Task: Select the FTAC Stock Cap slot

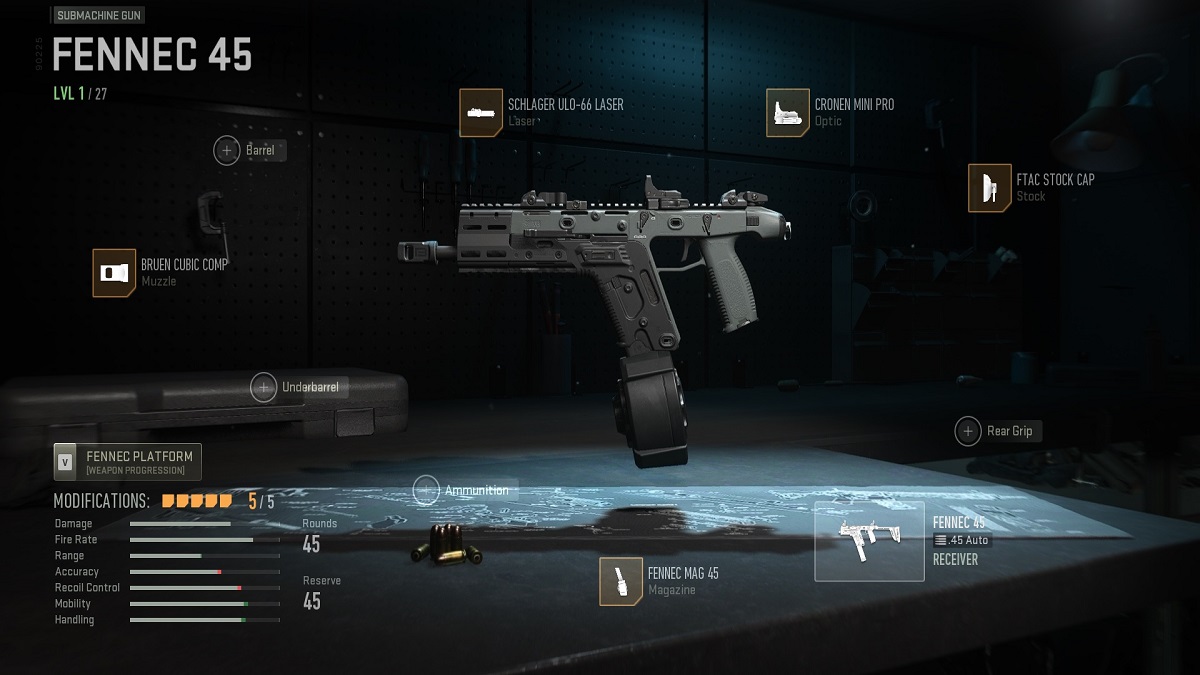Action: point(989,188)
